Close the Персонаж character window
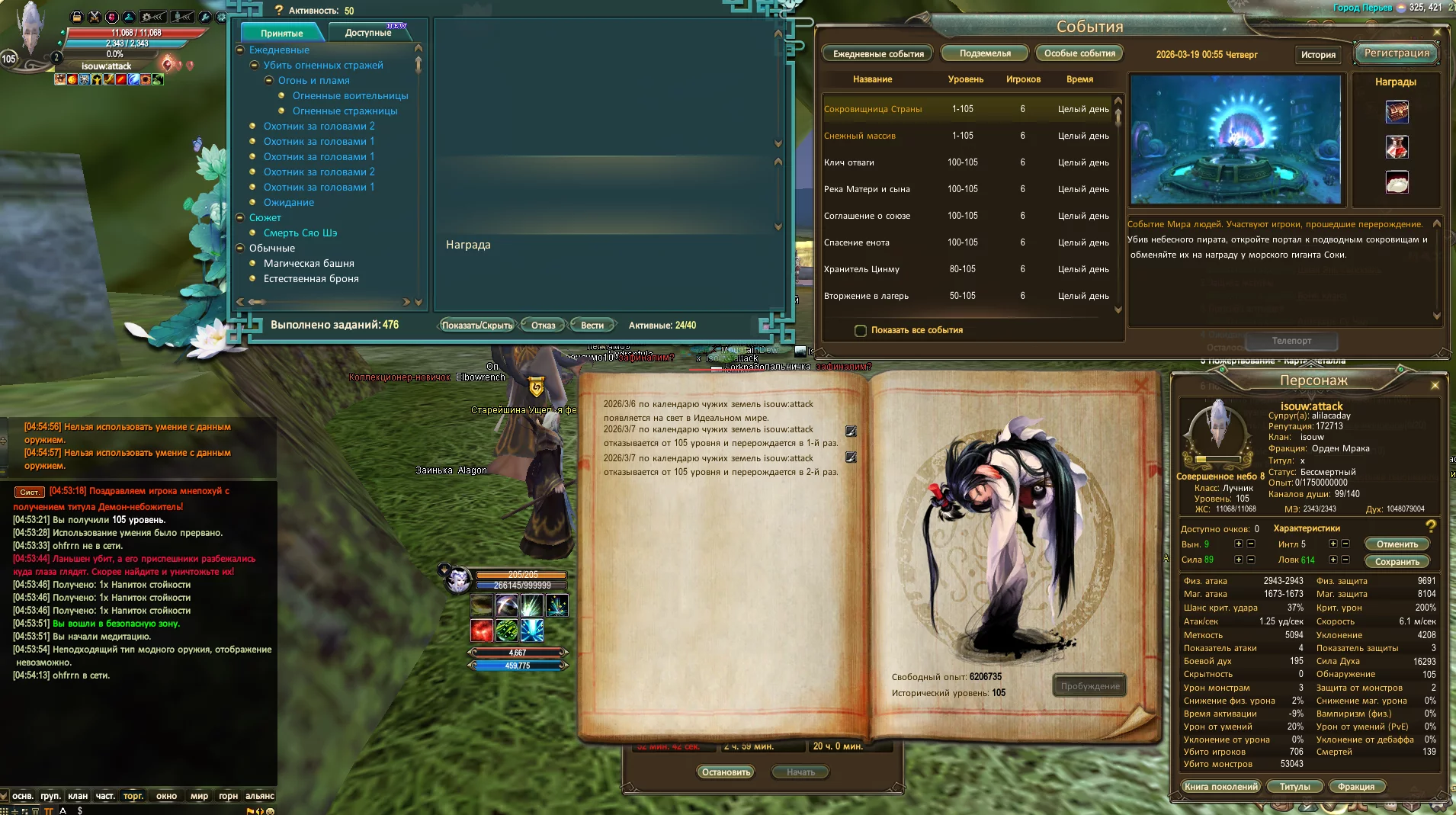This screenshot has height=815, width=1456. [x=1435, y=386]
